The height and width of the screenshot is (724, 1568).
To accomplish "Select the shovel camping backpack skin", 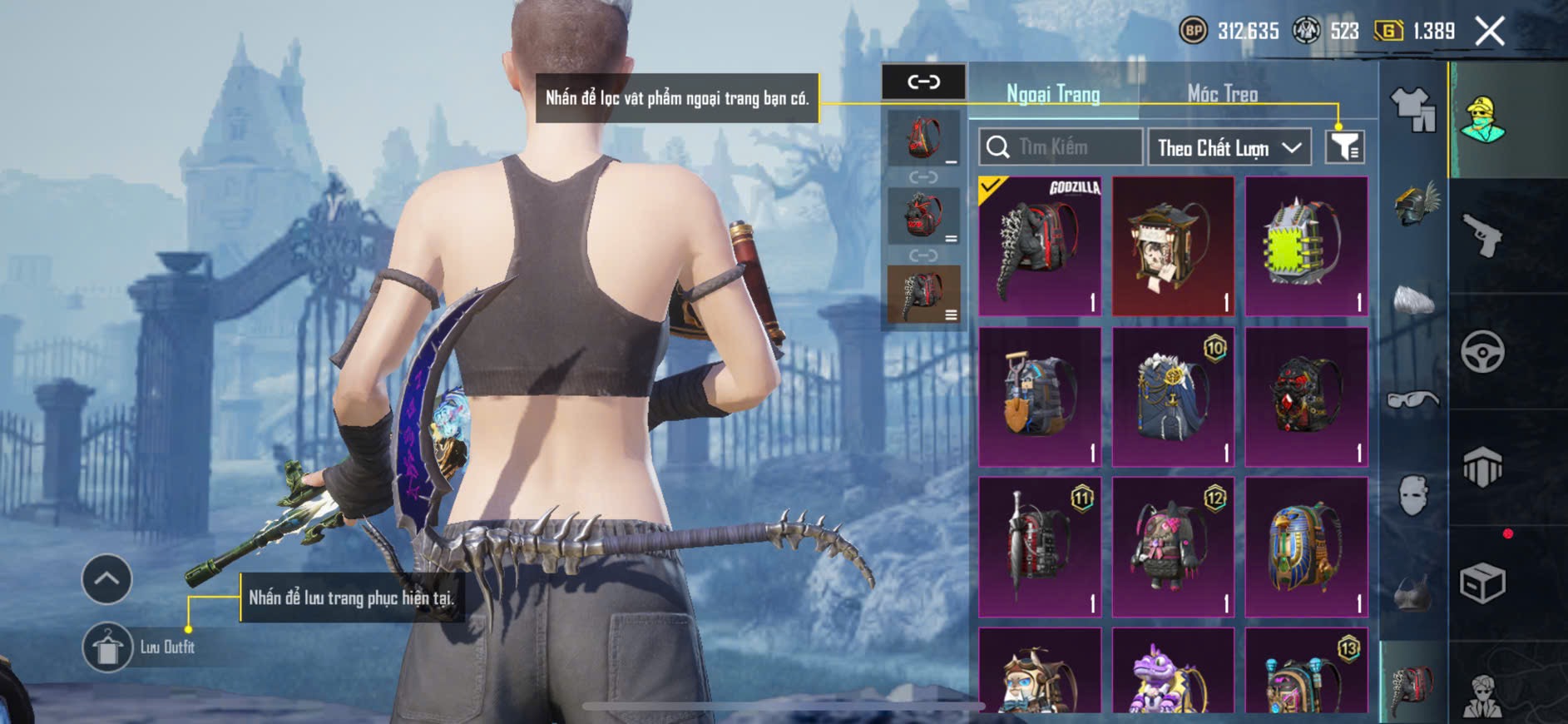I will click(x=1040, y=396).
